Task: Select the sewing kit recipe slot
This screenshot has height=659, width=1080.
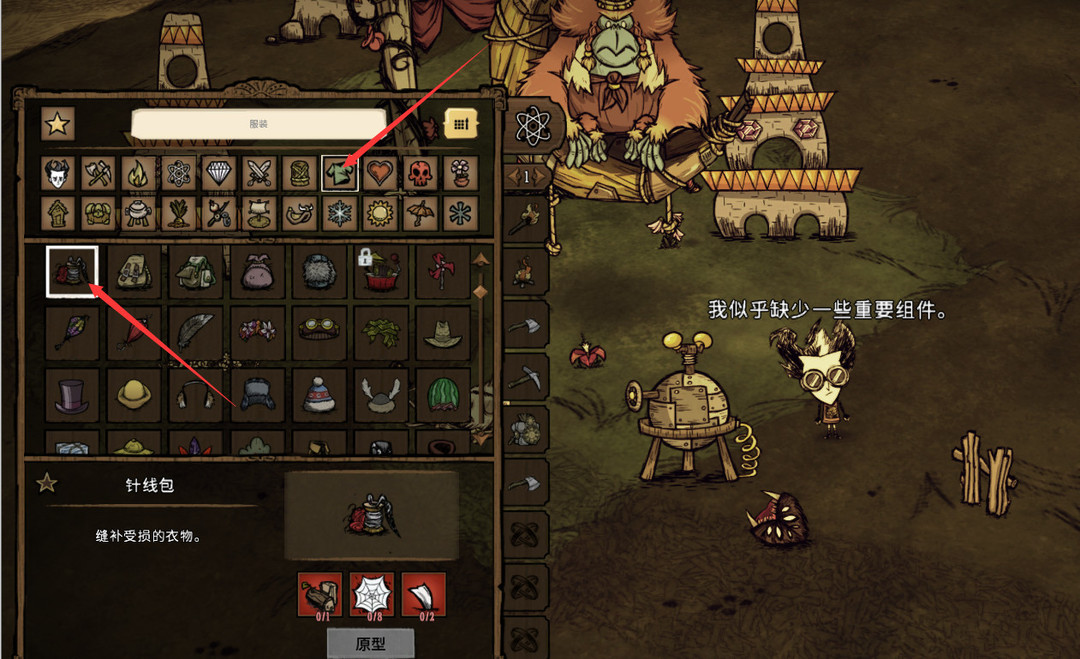Action: [72, 271]
